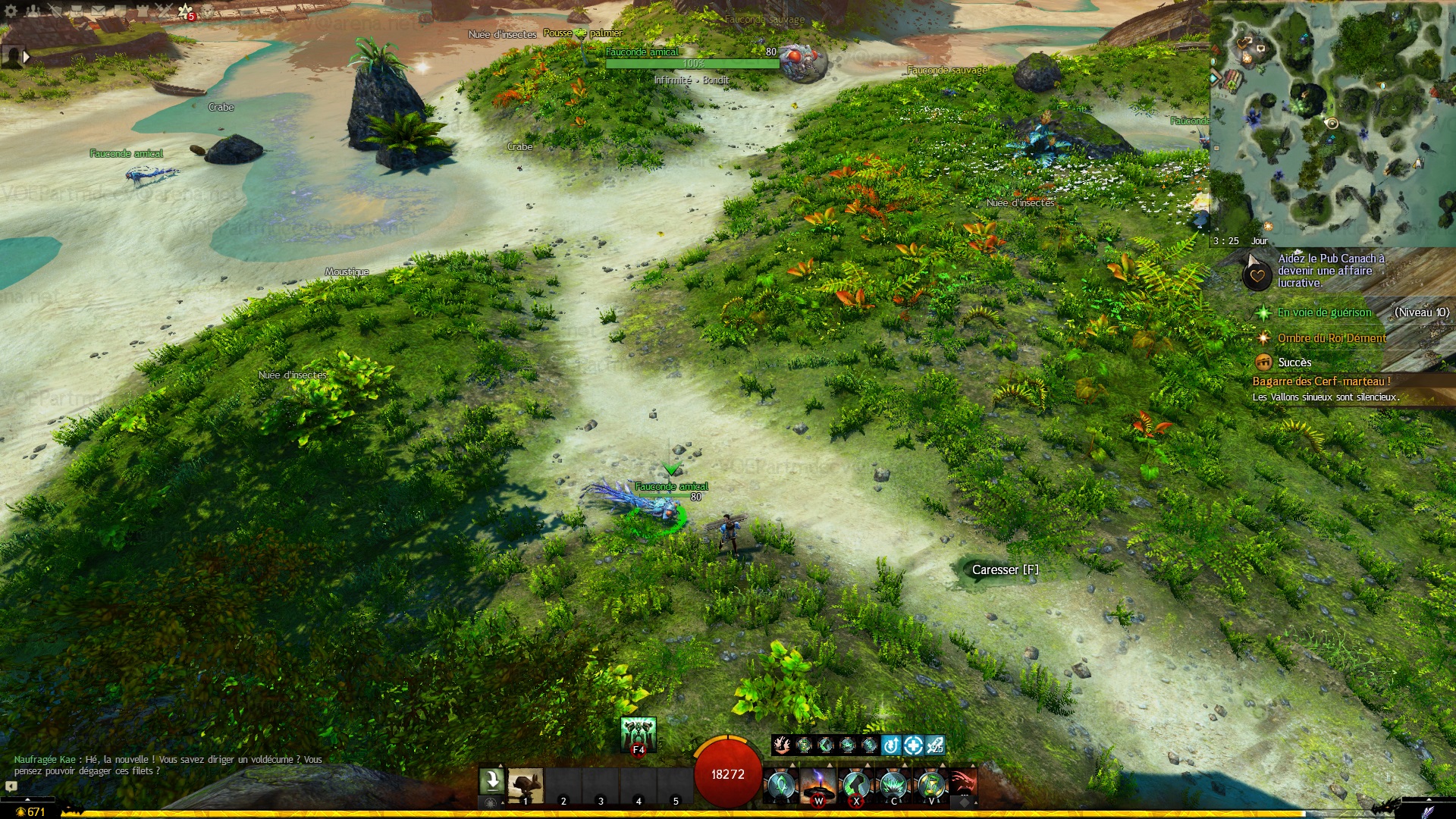Click the weapon swap arrow icon

[491, 780]
